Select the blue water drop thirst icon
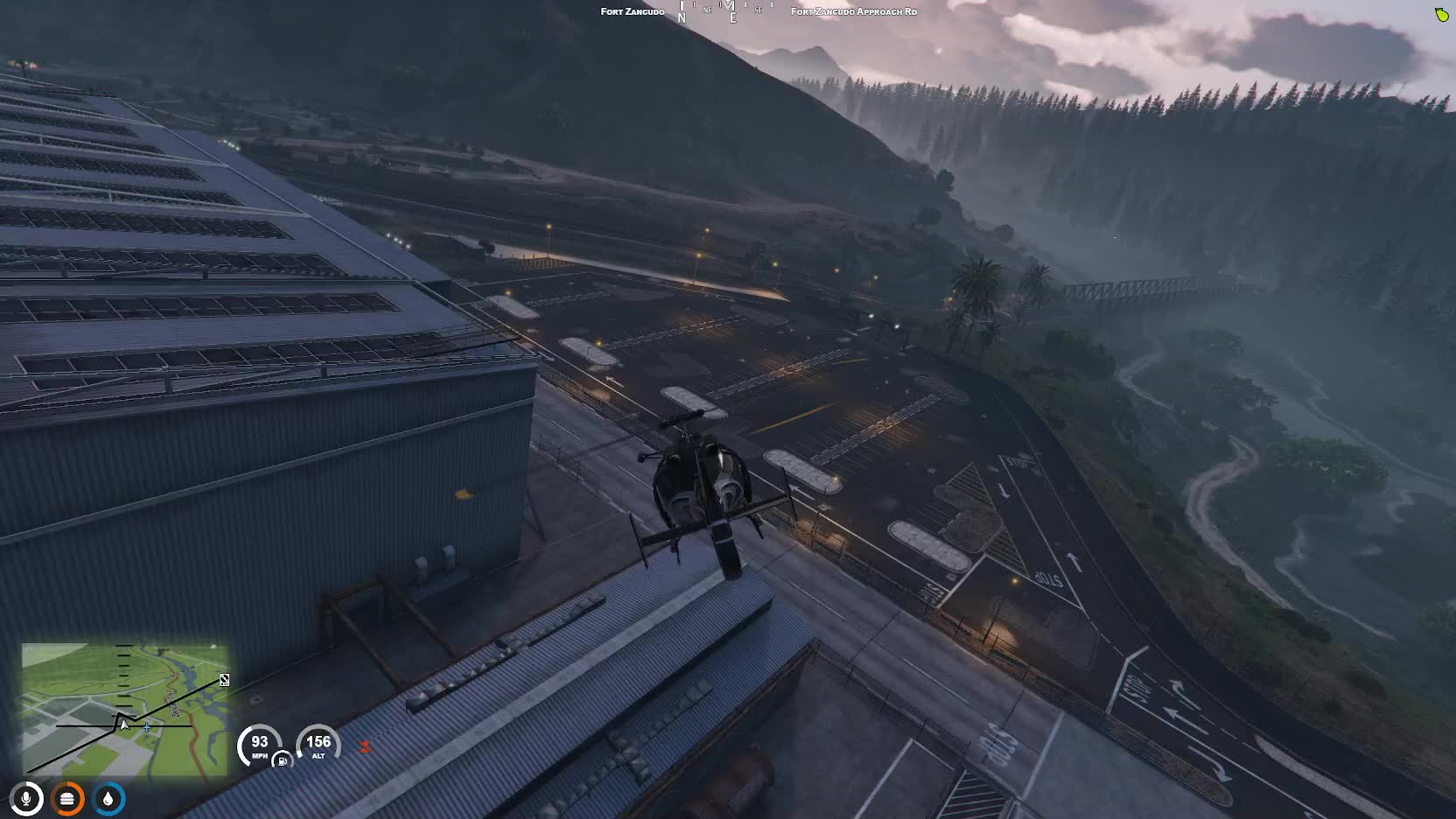The width and height of the screenshot is (1456, 819). [x=108, y=799]
